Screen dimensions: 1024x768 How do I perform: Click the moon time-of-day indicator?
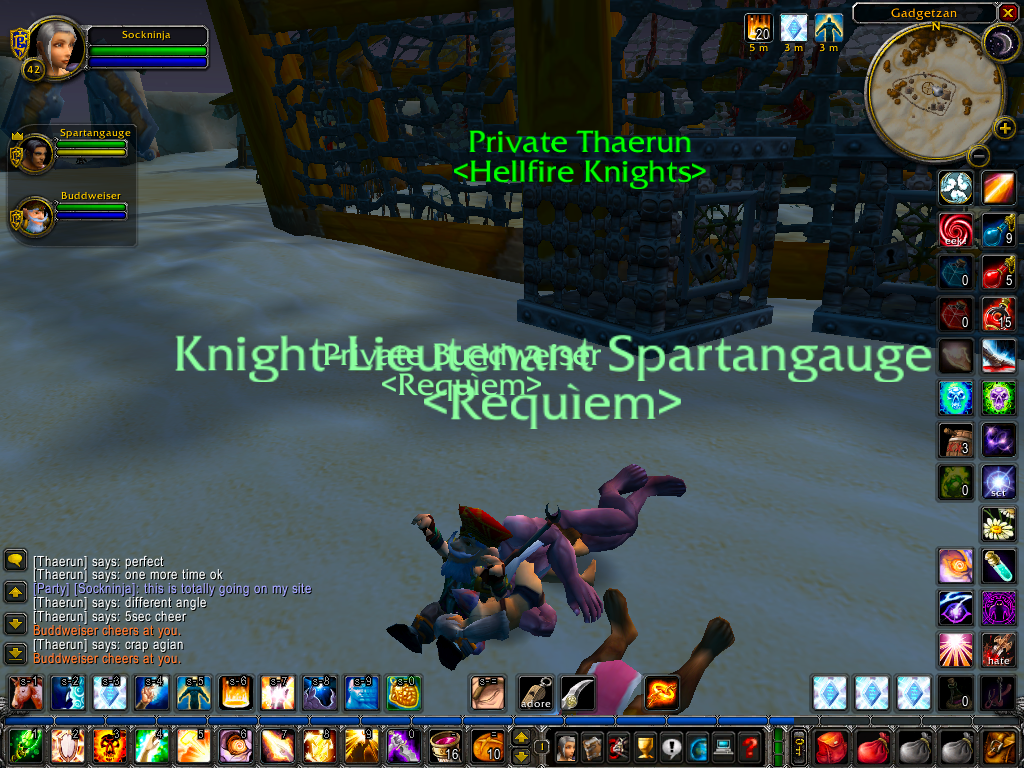click(x=998, y=41)
